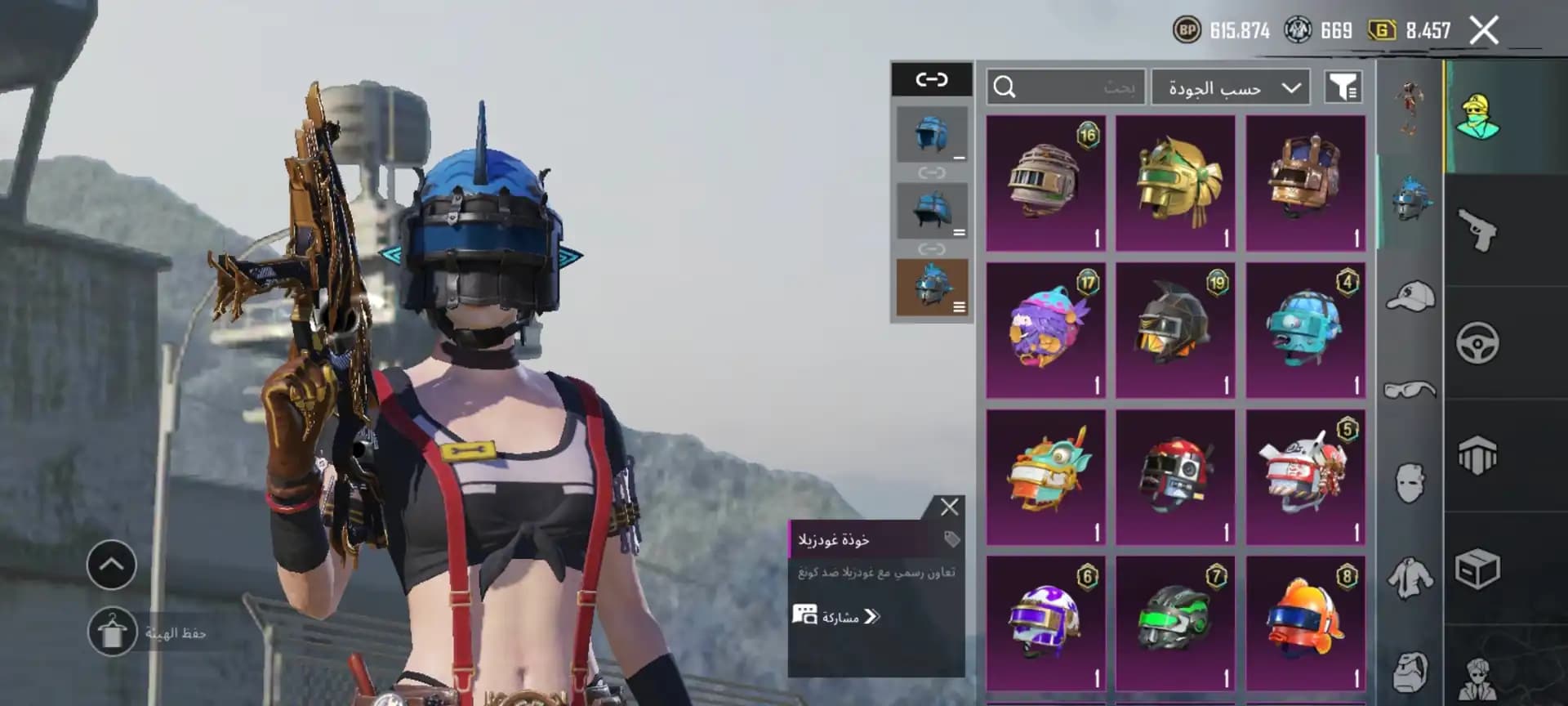Expand the filter funnel options
This screenshot has height=706, width=1568.
[1344, 87]
